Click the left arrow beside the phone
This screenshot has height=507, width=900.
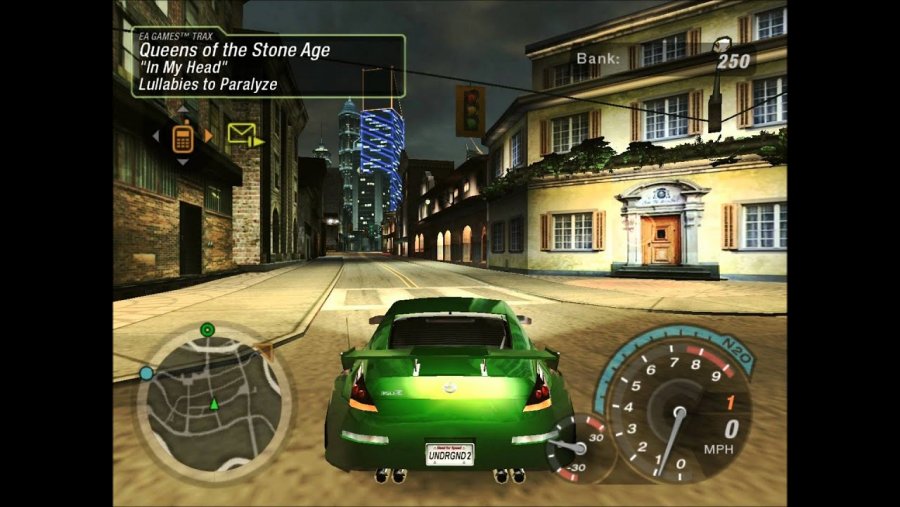[156, 136]
